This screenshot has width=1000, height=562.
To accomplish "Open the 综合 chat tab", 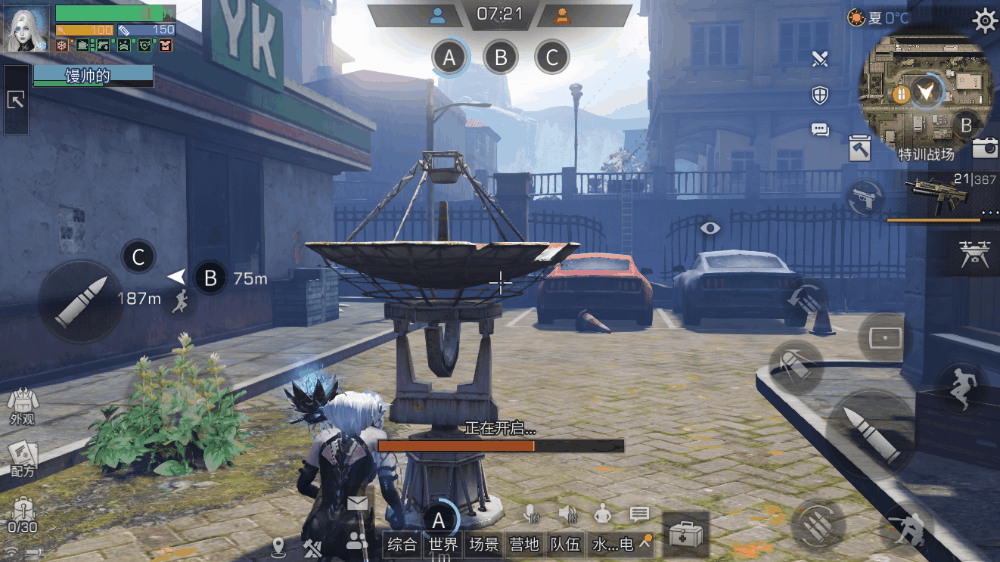I will (402, 545).
